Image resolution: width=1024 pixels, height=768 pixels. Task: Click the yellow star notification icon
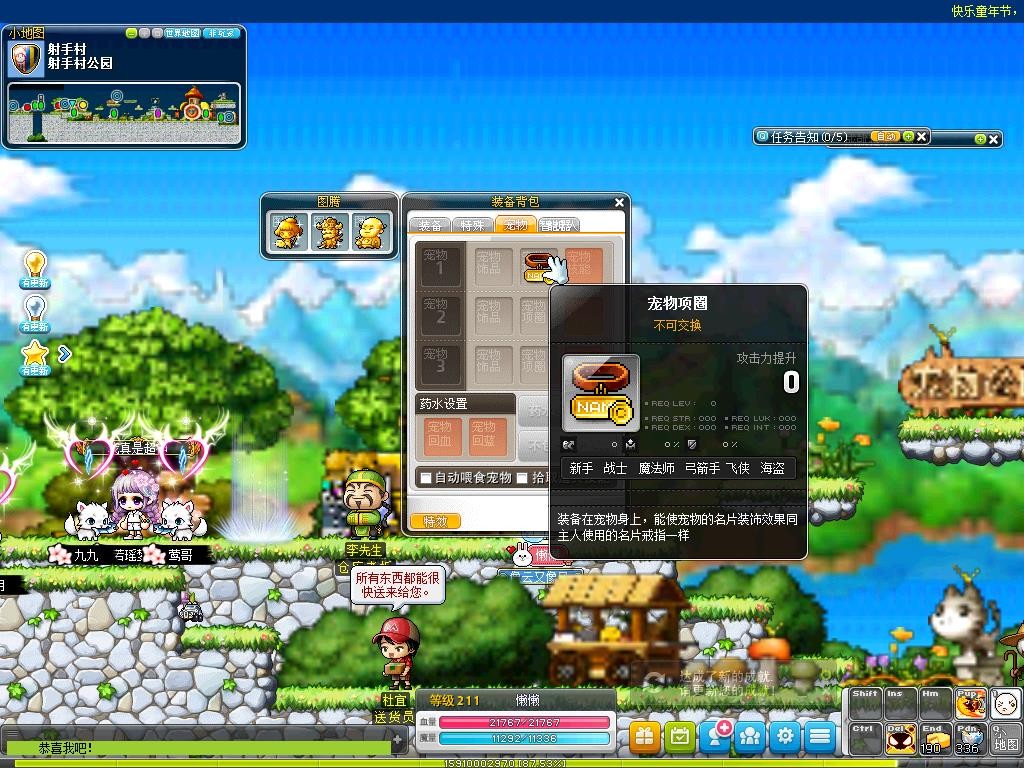35,353
